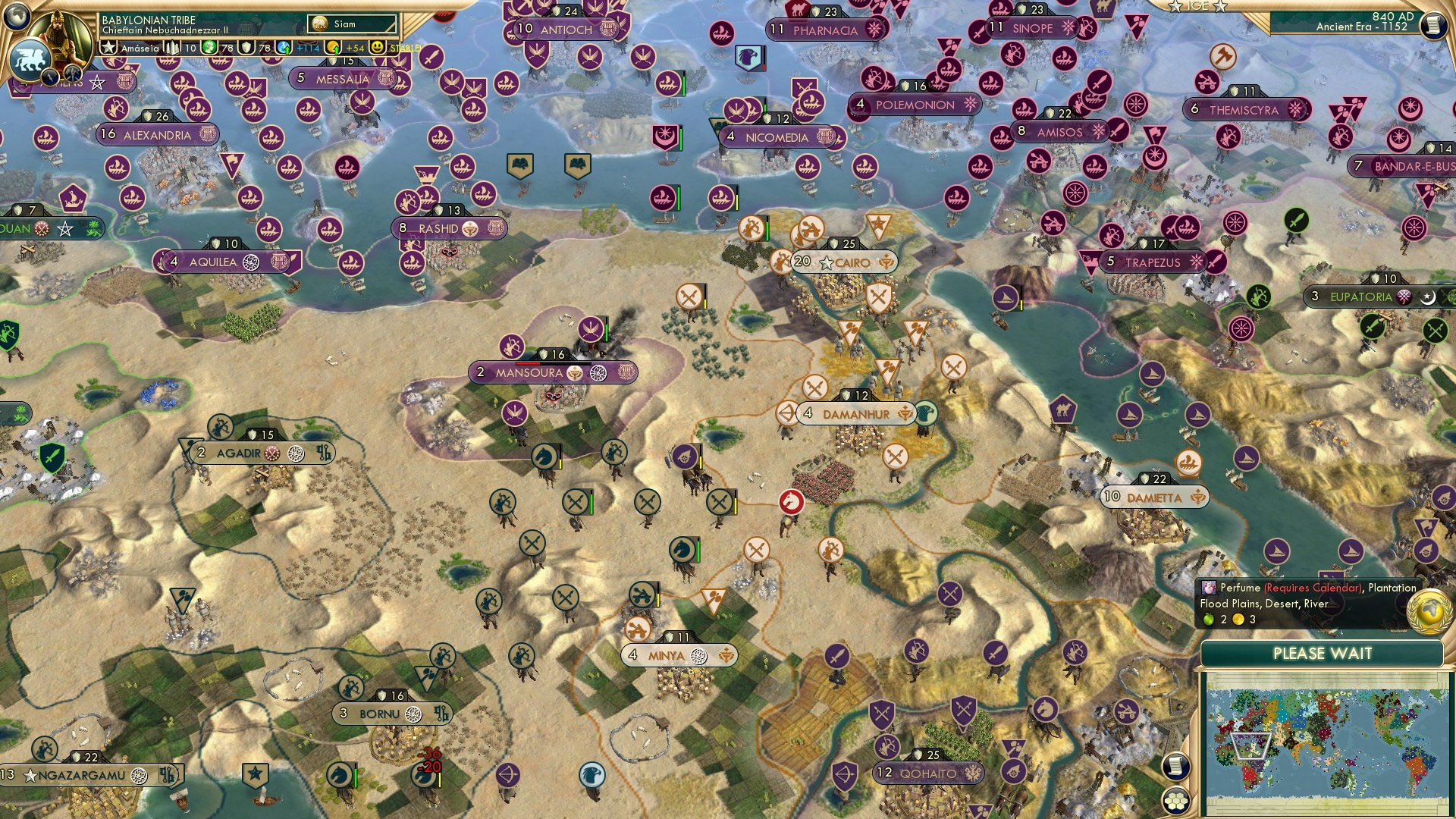
Task: Click the winged lion Babylon symbol top left
Action: point(31,58)
